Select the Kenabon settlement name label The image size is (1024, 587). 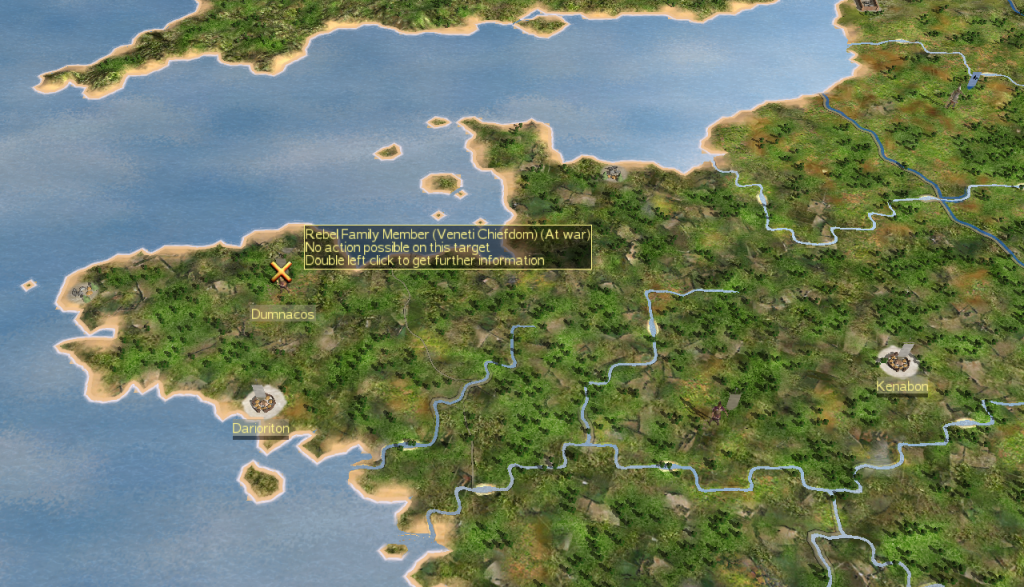coord(902,386)
